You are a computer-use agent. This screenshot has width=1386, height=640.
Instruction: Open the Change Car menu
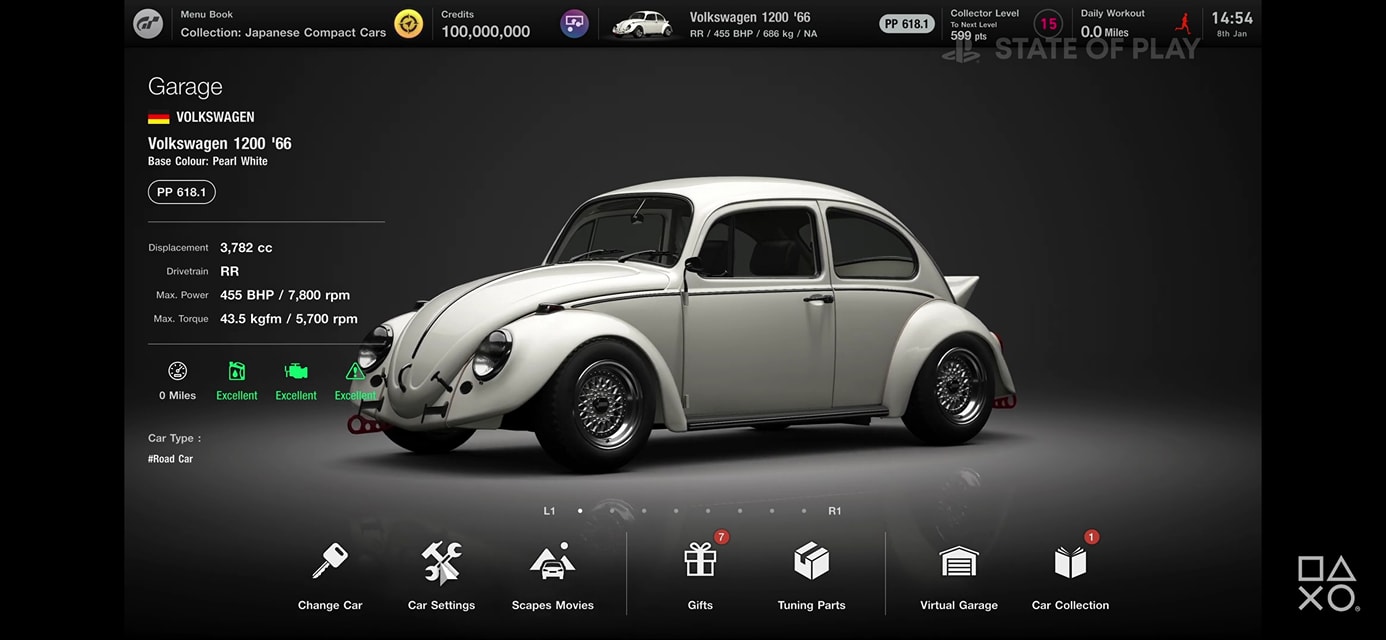click(x=329, y=575)
